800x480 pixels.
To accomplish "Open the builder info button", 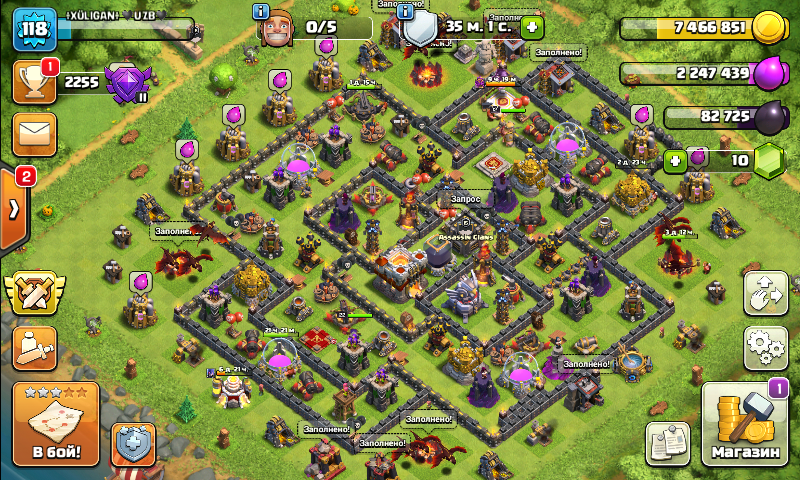I will click(262, 12).
